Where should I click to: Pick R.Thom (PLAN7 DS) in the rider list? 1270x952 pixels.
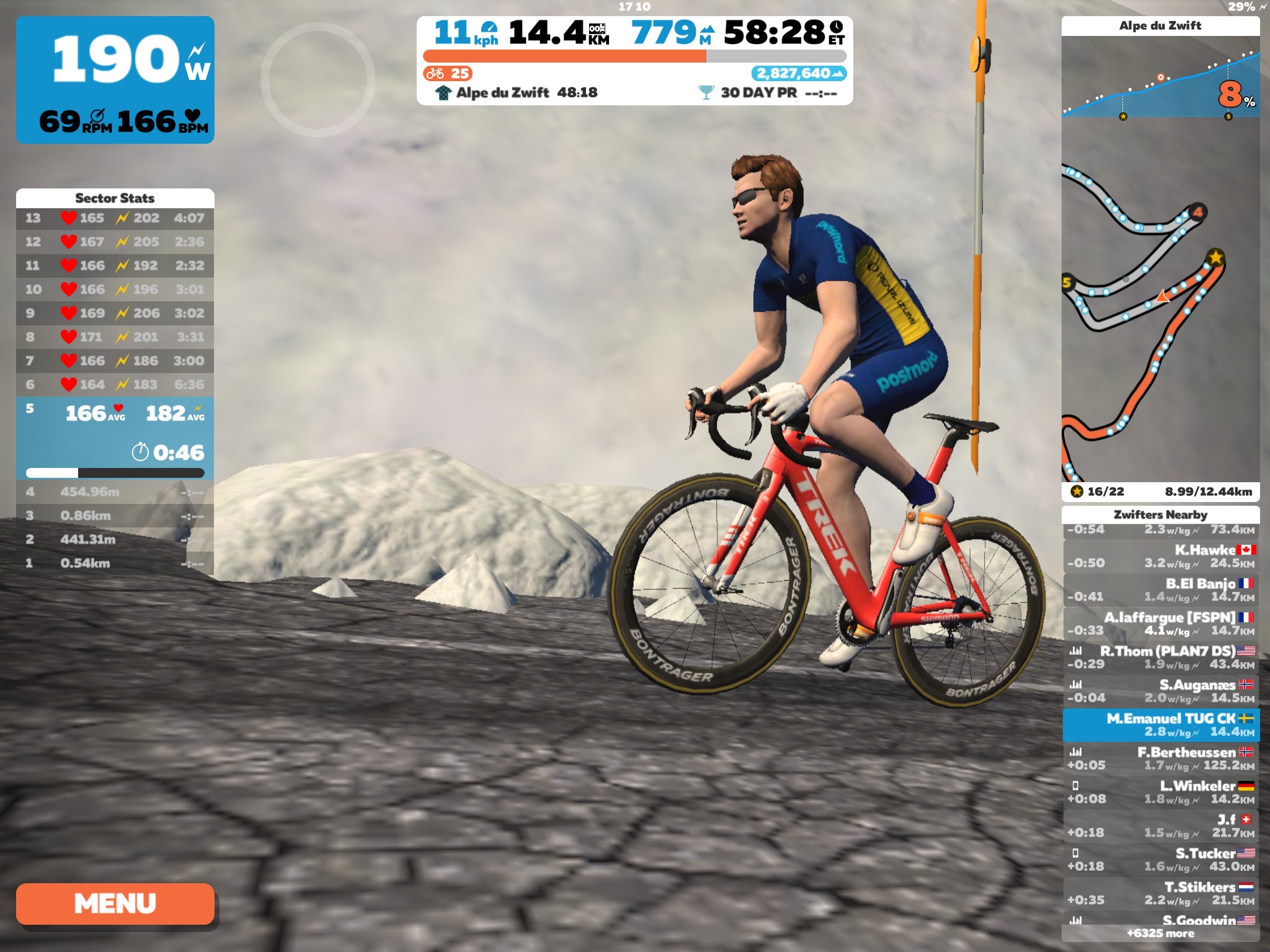coord(1160,657)
